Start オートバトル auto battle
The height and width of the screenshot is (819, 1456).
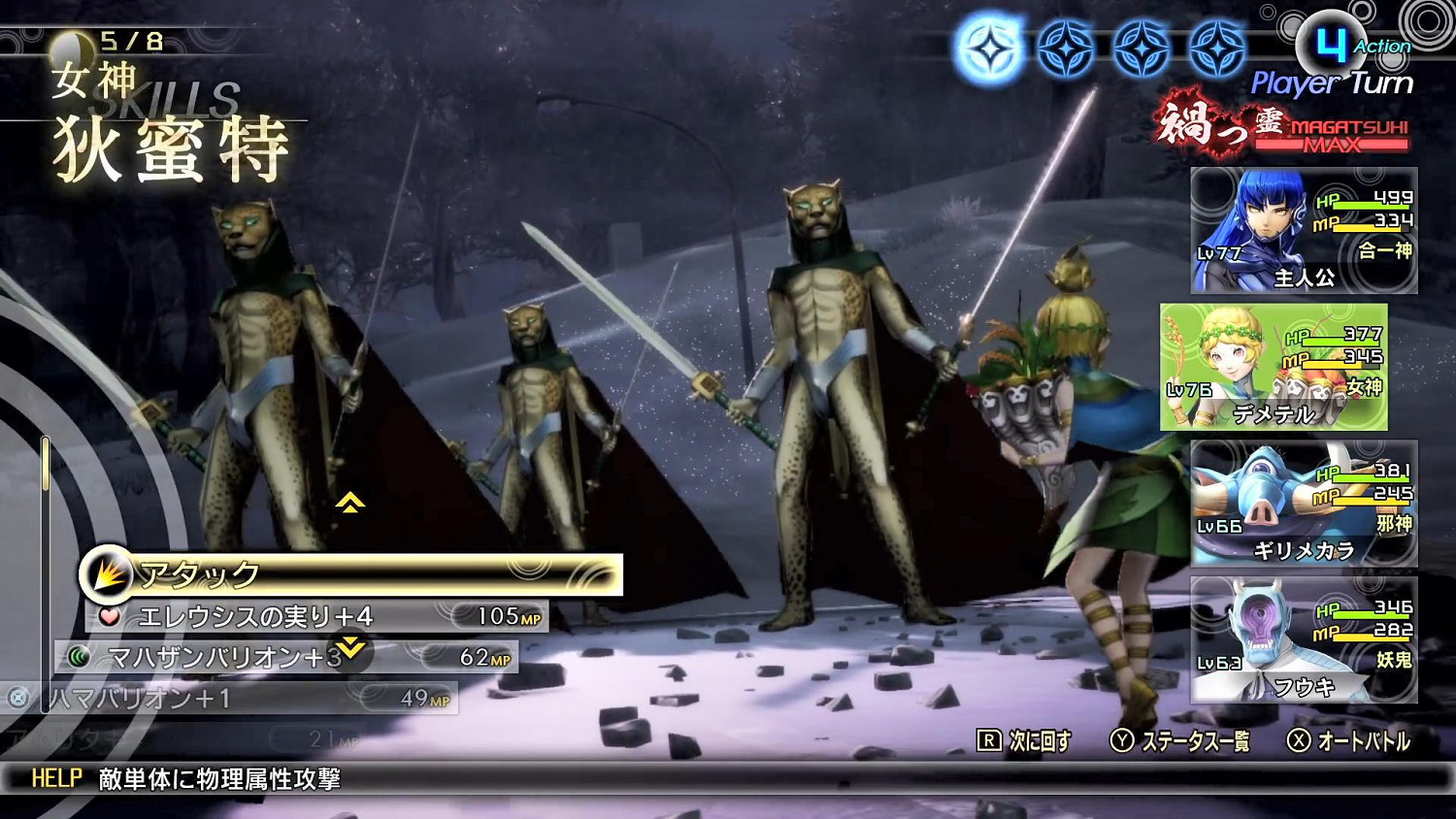(x=1349, y=742)
